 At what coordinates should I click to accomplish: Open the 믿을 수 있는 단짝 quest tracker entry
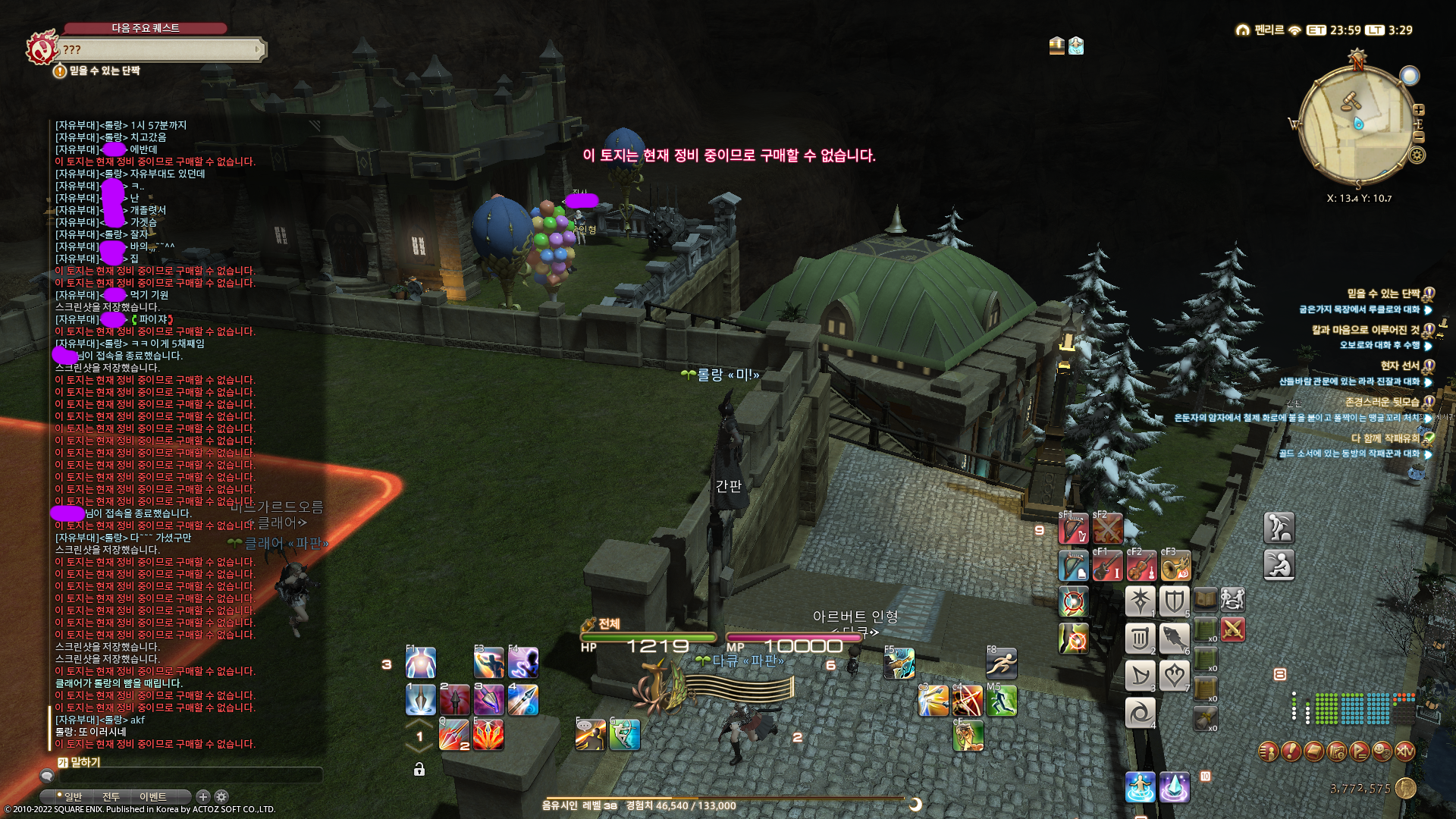[x=1383, y=294]
